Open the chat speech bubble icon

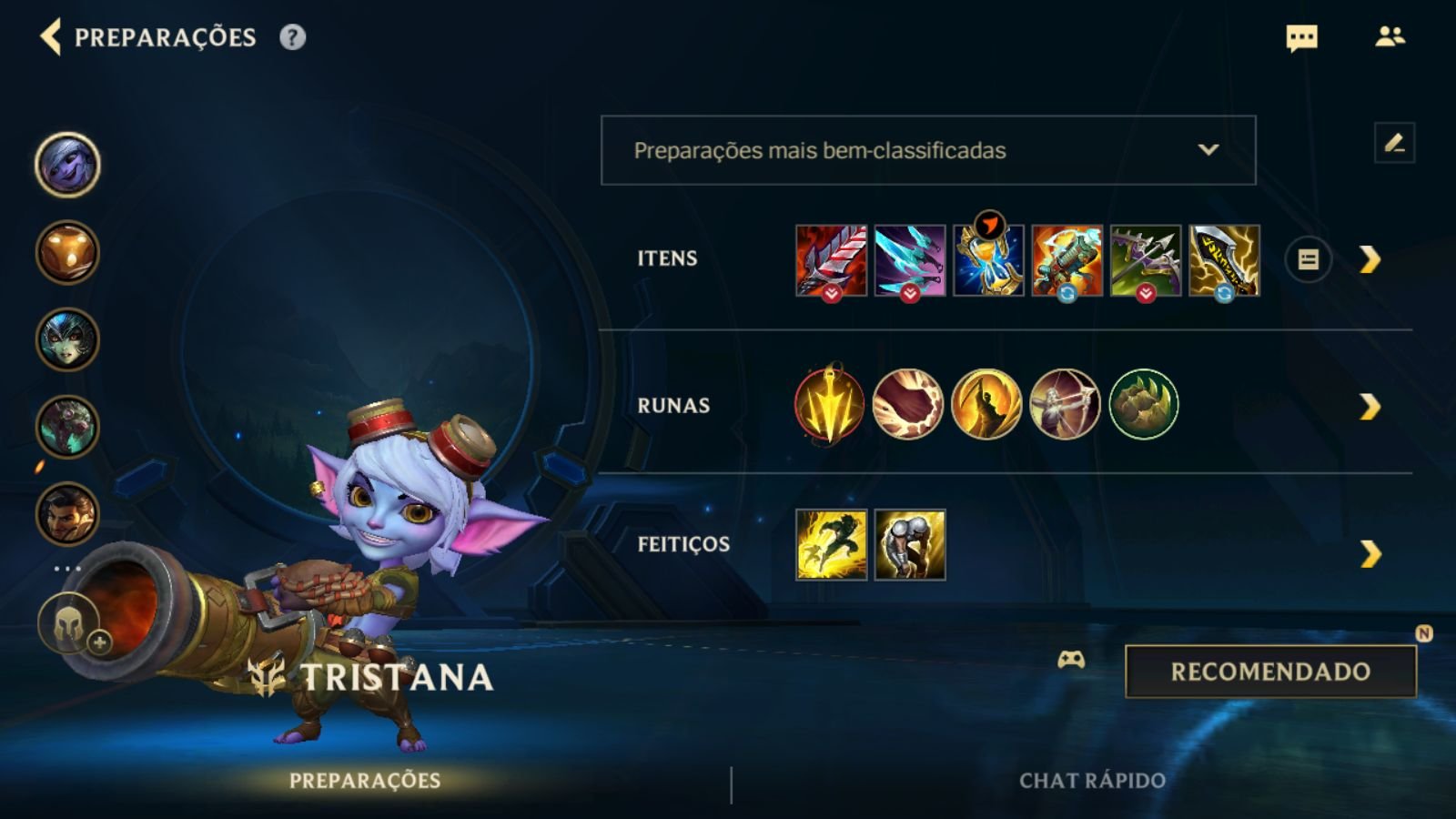coord(1301,38)
